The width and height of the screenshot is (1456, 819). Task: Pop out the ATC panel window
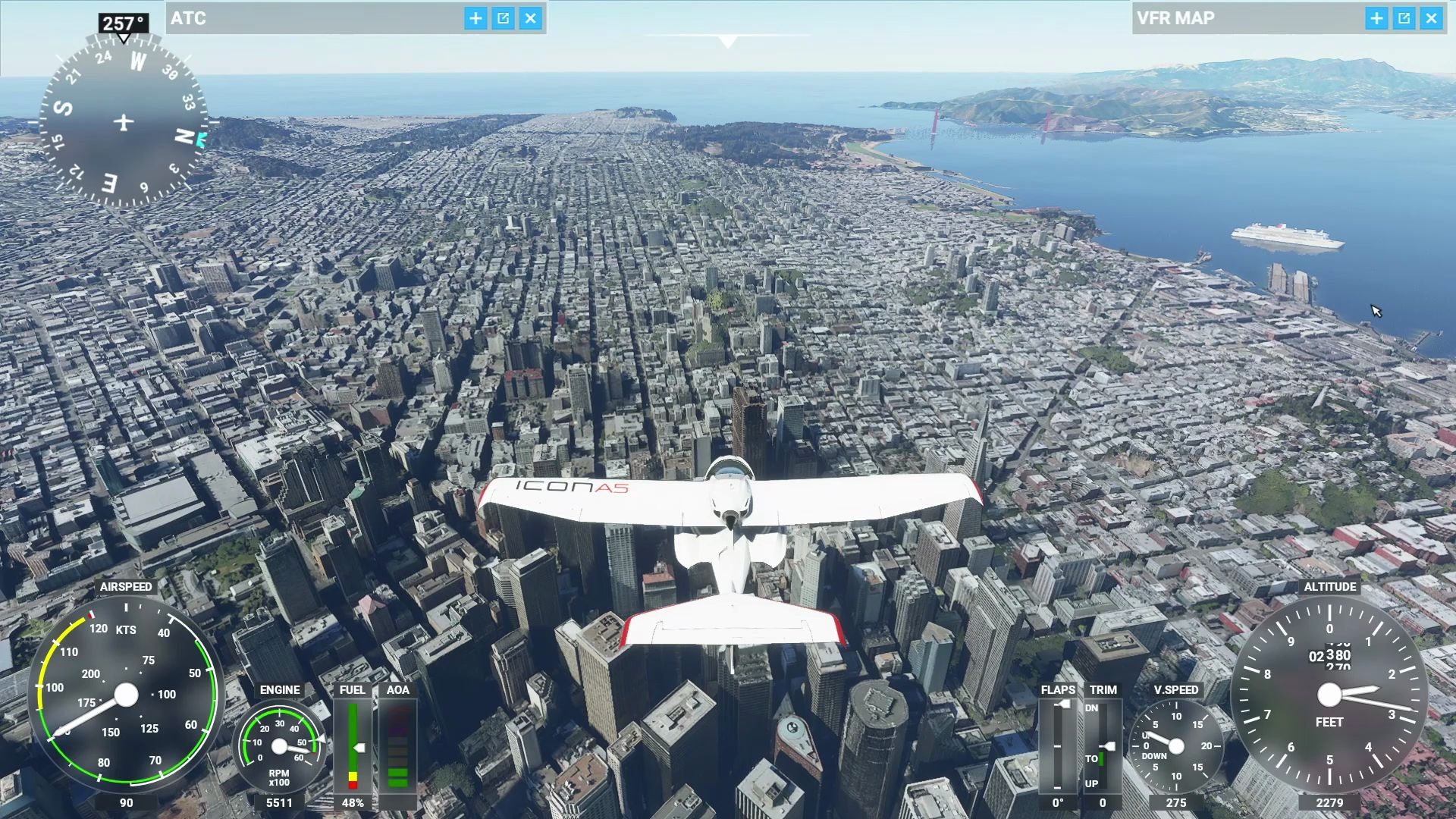[503, 18]
